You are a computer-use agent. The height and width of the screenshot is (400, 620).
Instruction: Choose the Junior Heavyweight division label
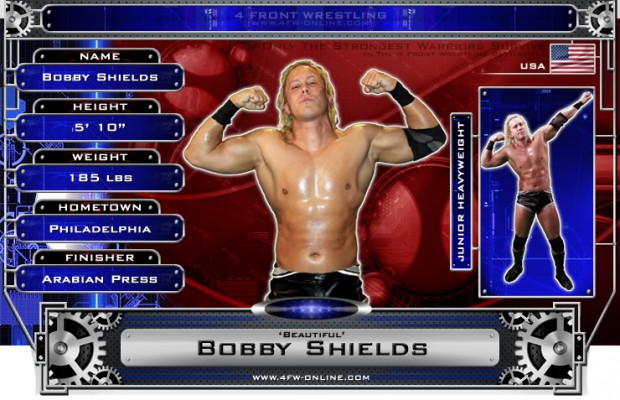click(x=461, y=190)
